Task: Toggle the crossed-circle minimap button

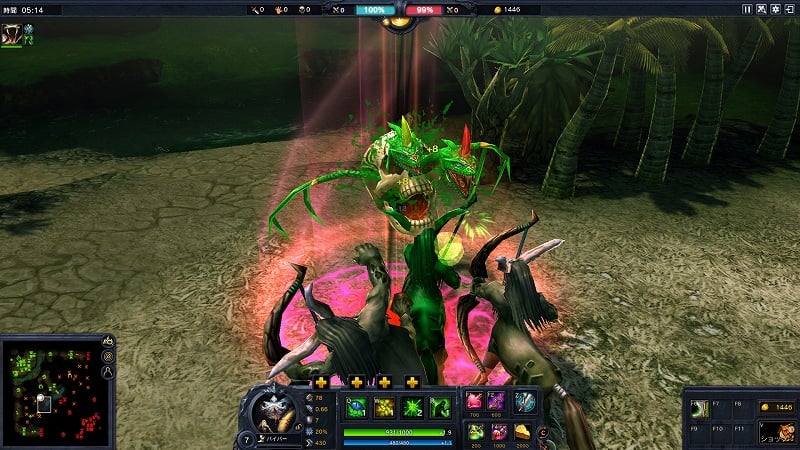Action: [108, 357]
